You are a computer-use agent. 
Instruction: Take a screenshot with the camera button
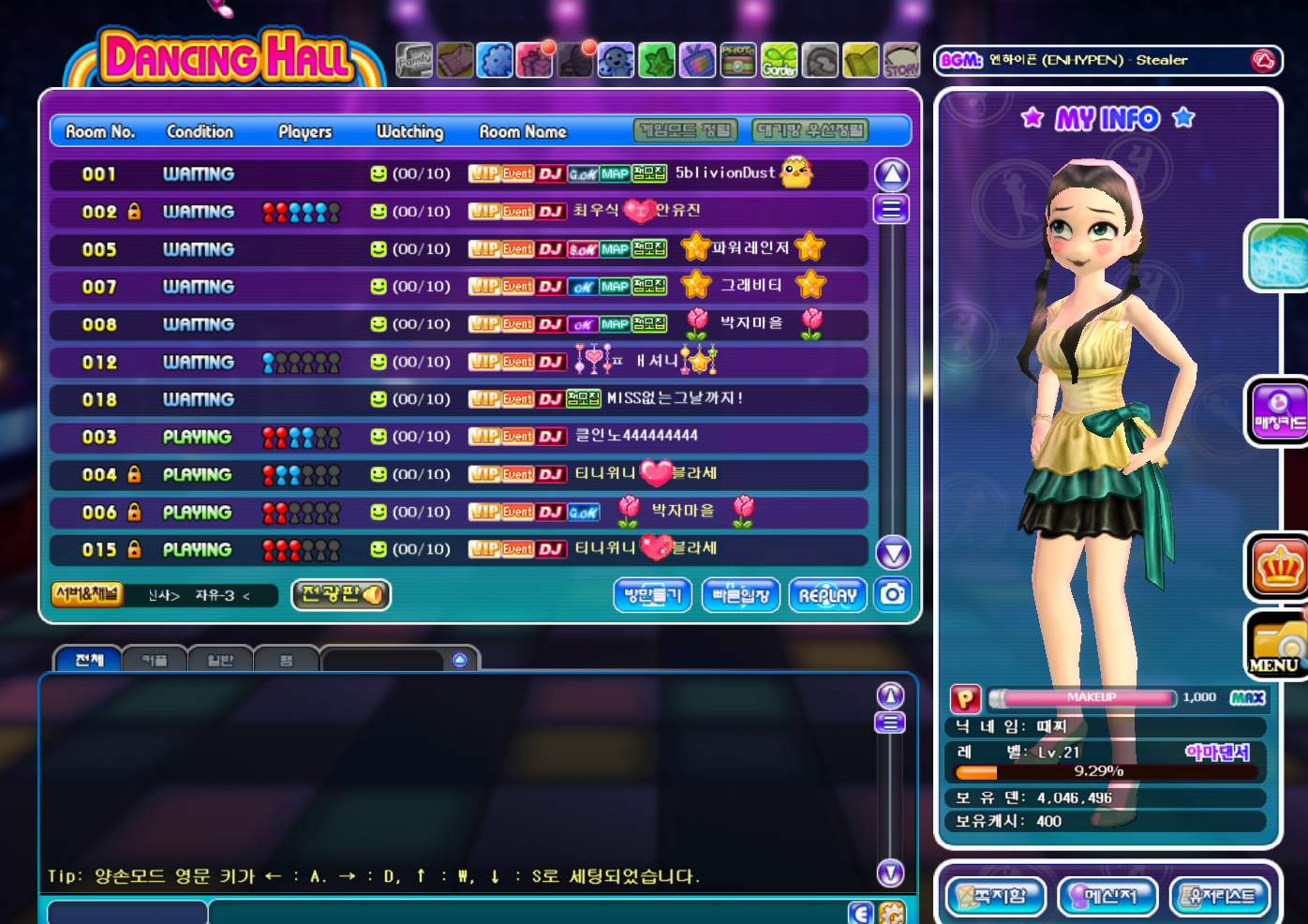pyautogui.click(x=893, y=594)
